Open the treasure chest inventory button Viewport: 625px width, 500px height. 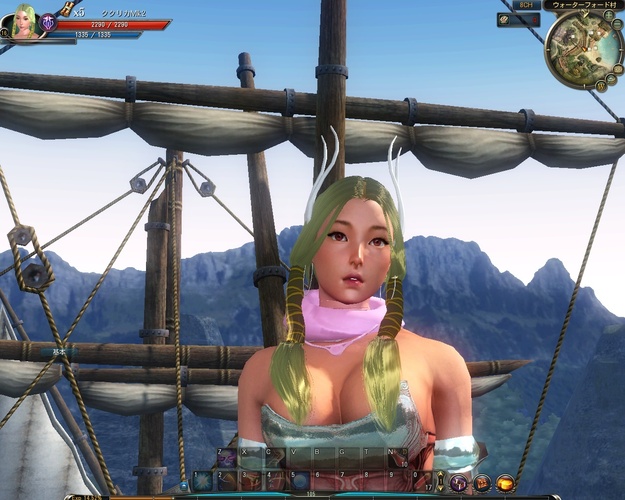[x=482, y=483]
